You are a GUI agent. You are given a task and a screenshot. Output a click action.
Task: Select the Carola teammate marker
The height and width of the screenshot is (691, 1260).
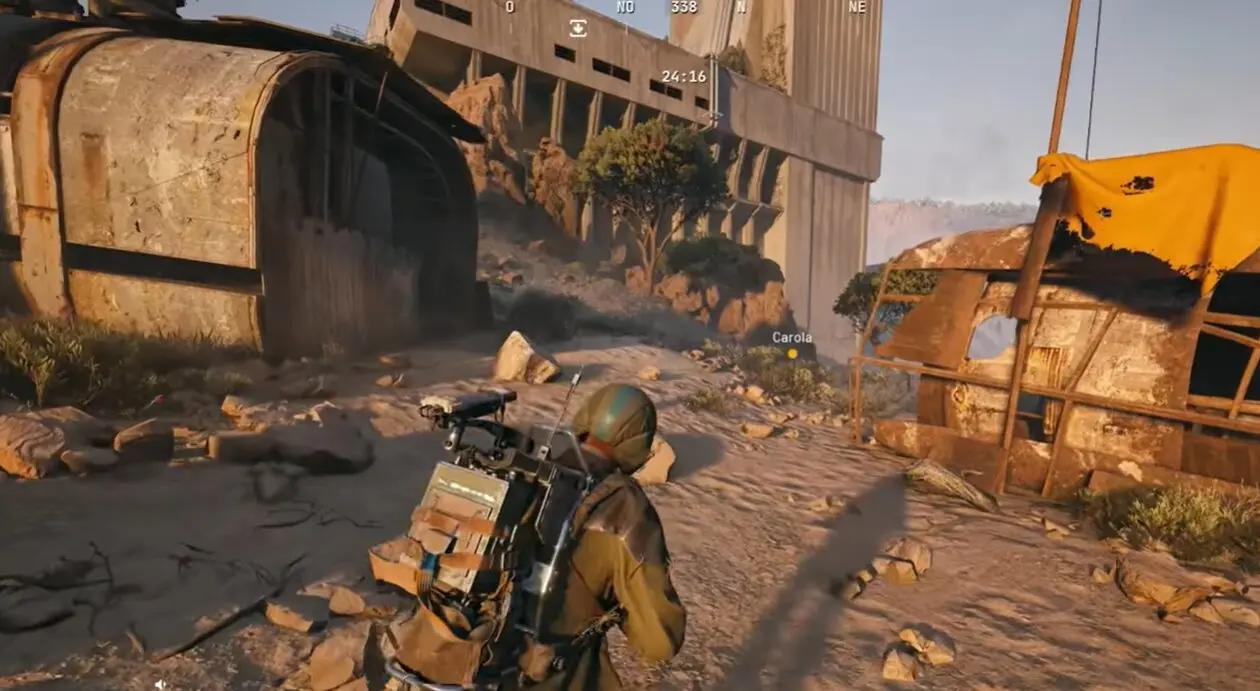pos(792,353)
